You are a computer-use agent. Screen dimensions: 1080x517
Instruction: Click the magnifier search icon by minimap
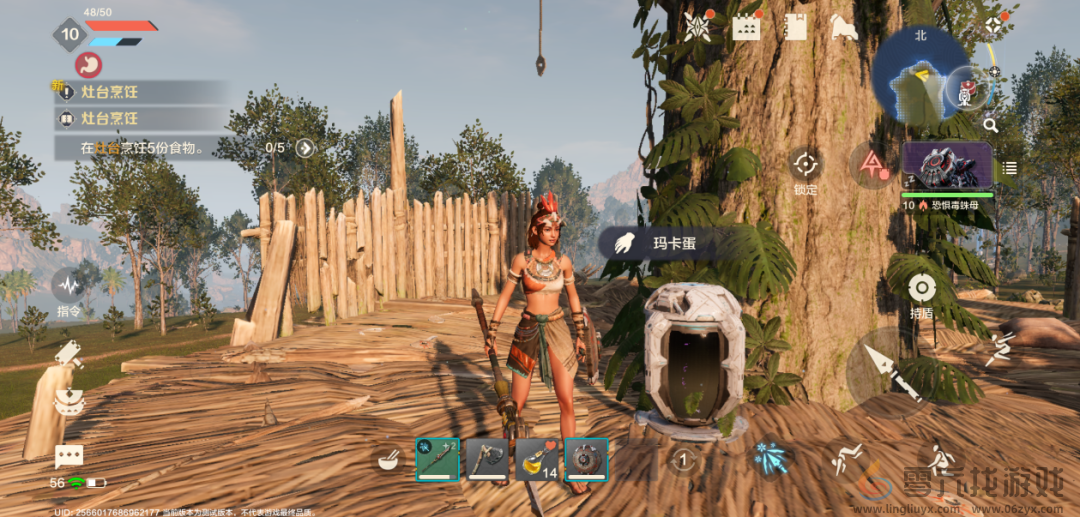pyautogui.click(x=990, y=125)
